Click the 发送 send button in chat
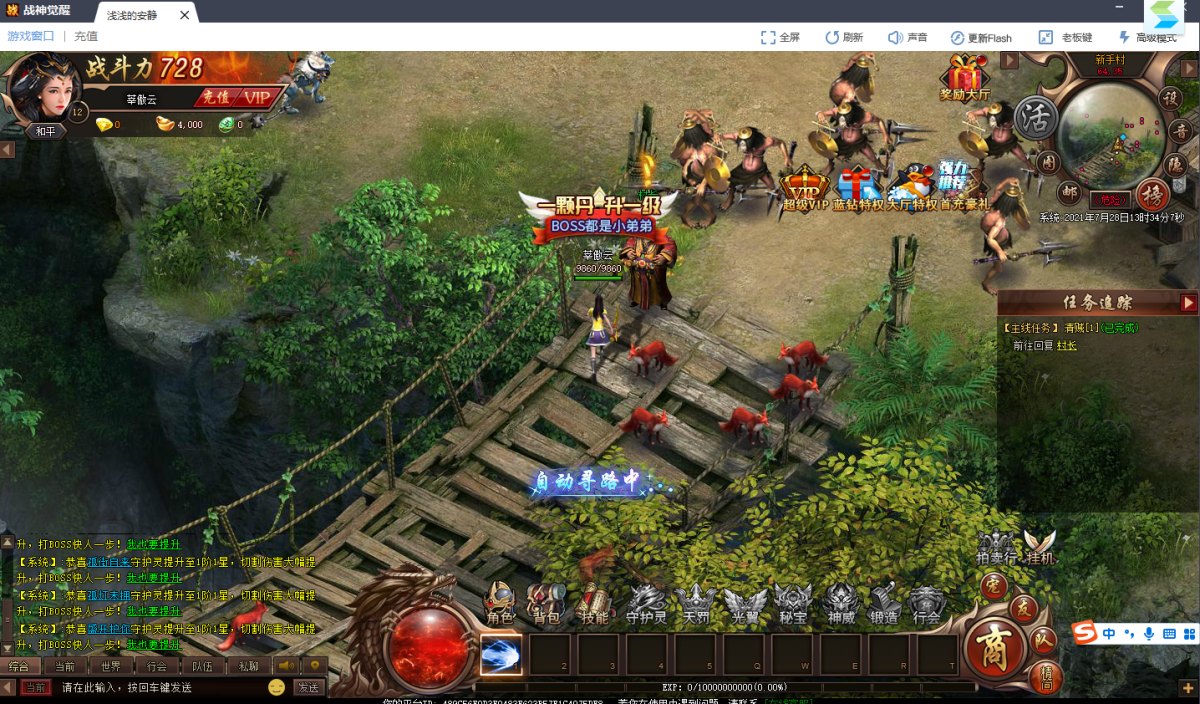The image size is (1200, 704). coord(308,687)
